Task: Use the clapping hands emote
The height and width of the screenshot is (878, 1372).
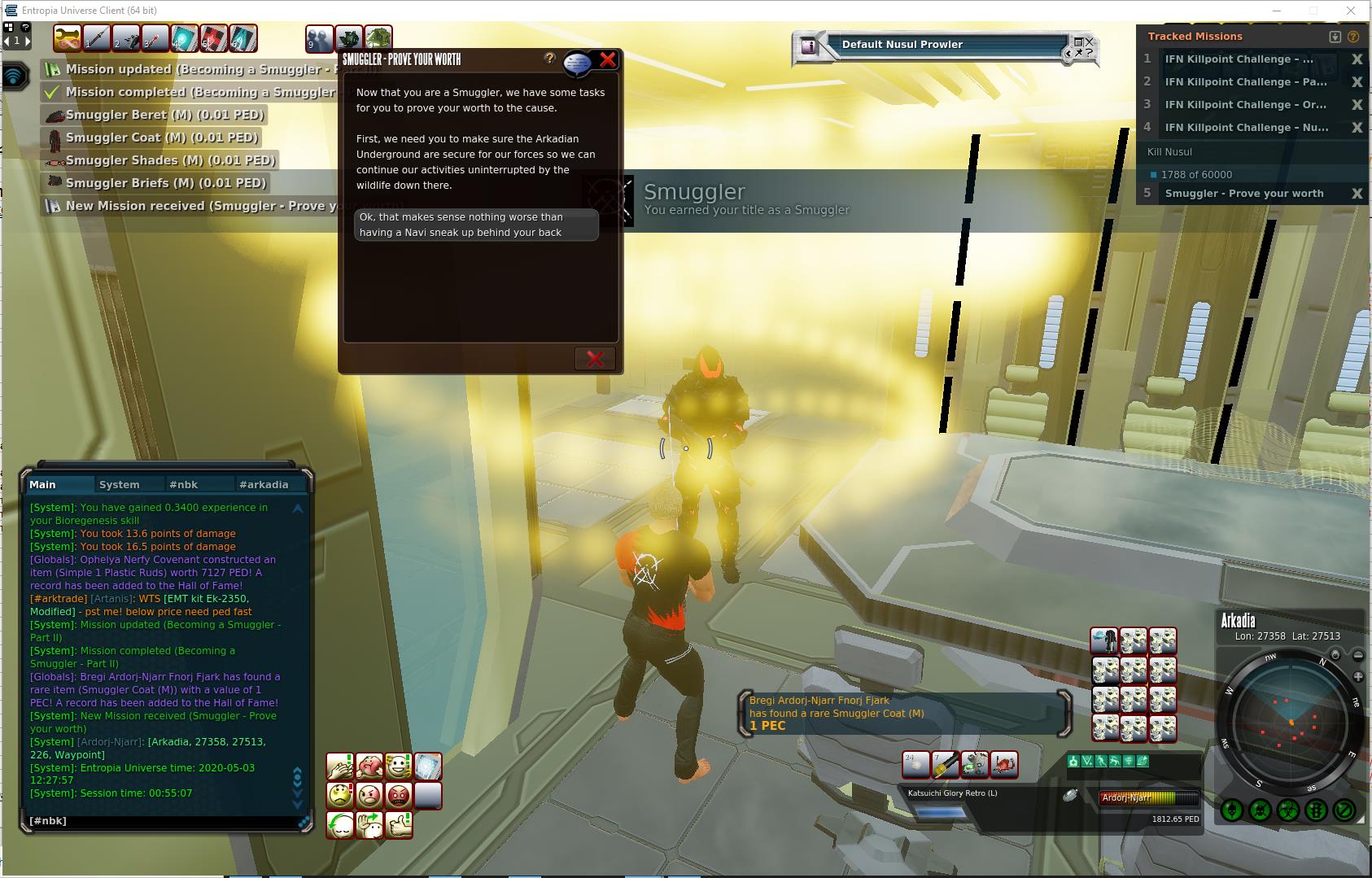Action: [340, 766]
